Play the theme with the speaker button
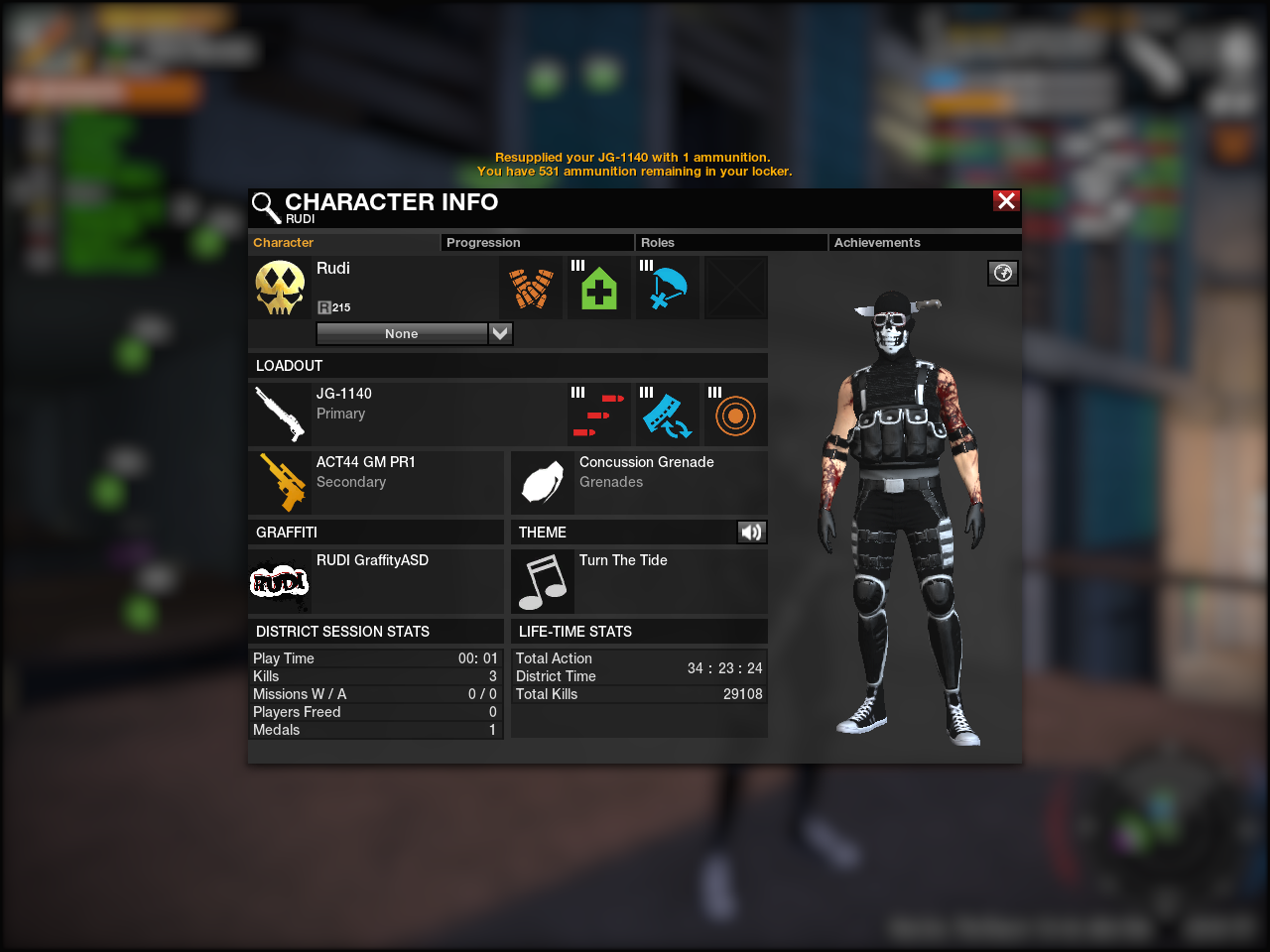1270x952 pixels. click(x=751, y=533)
